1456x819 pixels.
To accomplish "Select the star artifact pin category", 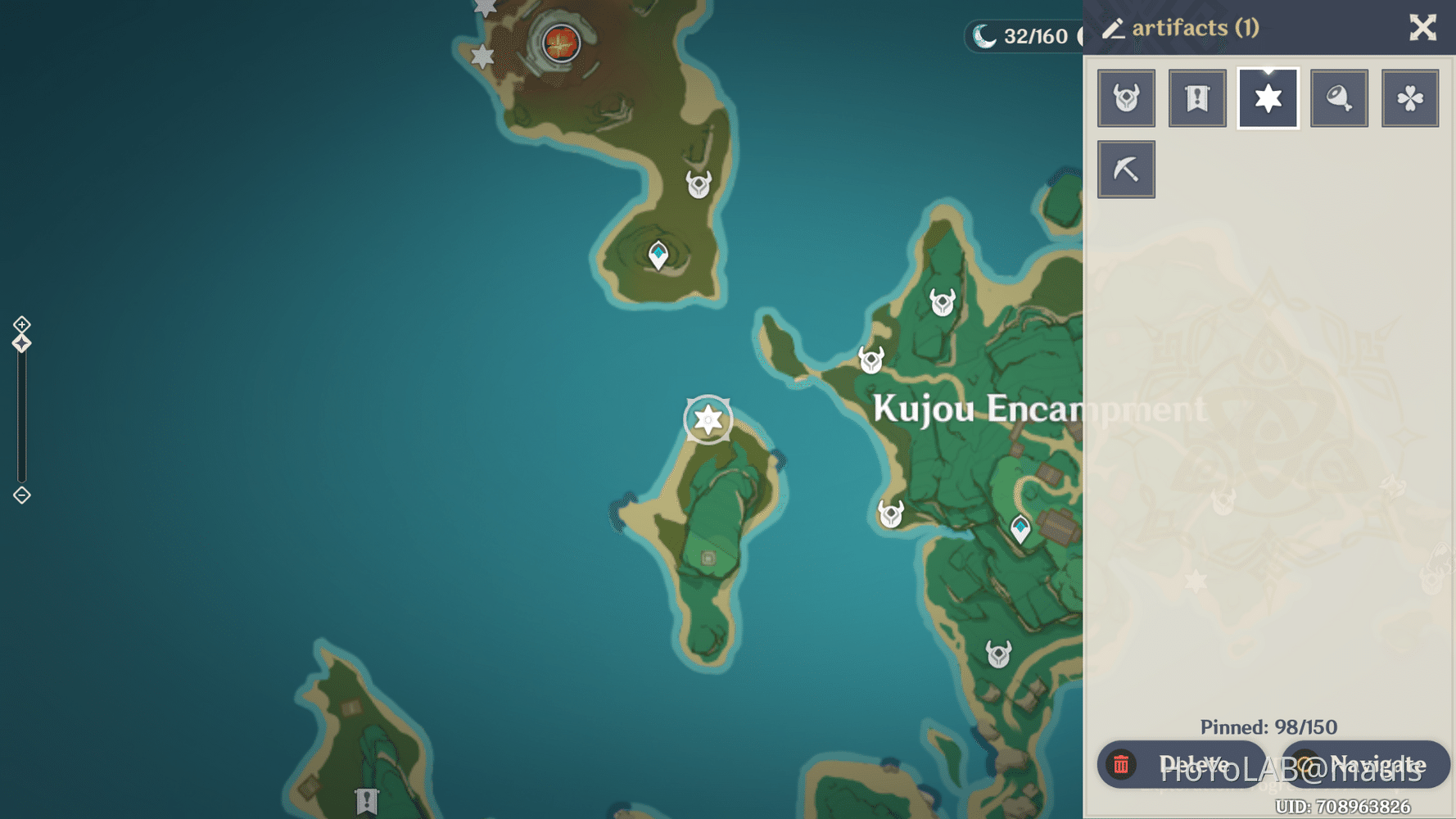I will pyautogui.click(x=1268, y=97).
